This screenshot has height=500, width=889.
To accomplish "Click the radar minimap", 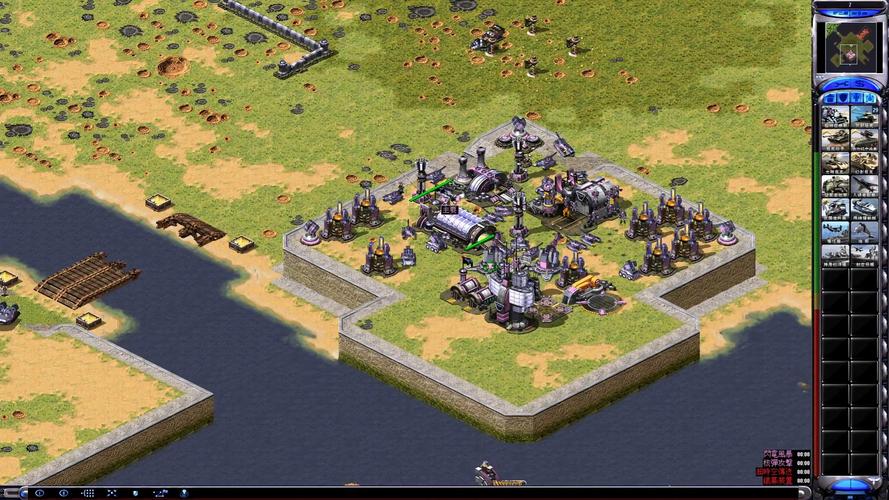I will [849, 45].
